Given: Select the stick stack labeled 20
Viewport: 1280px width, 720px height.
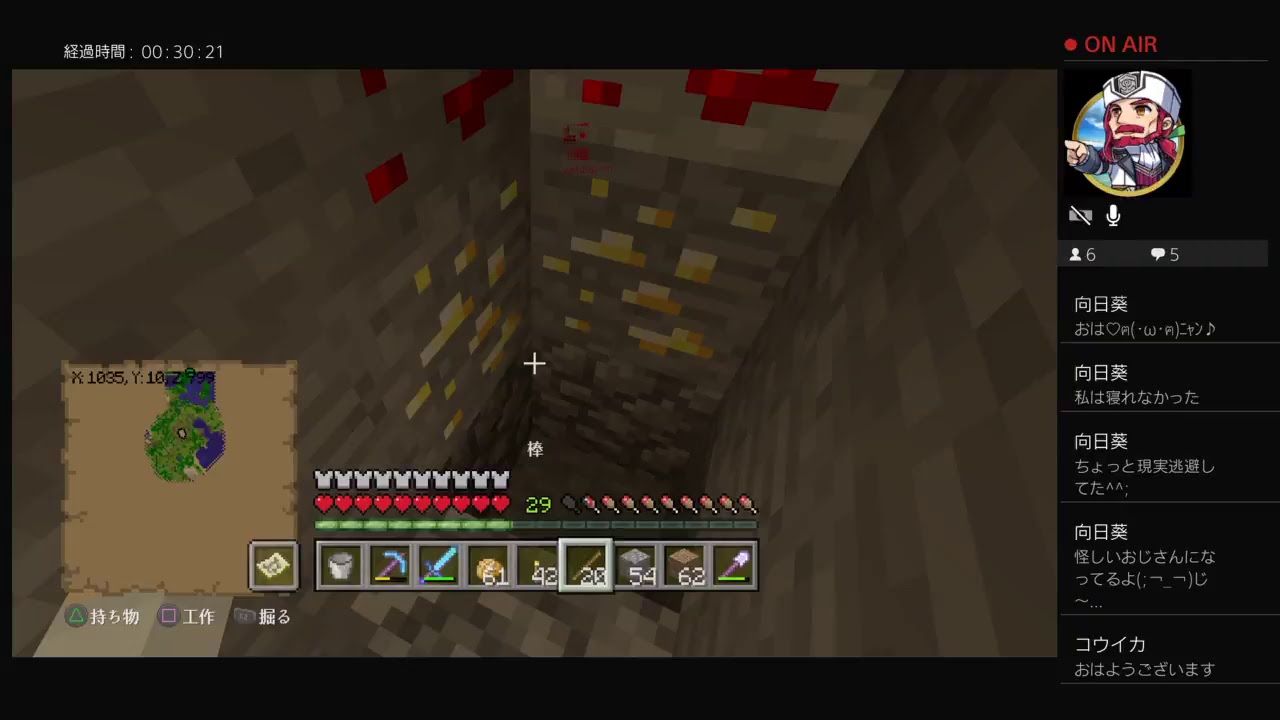Looking at the screenshot, I should (x=585, y=566).
